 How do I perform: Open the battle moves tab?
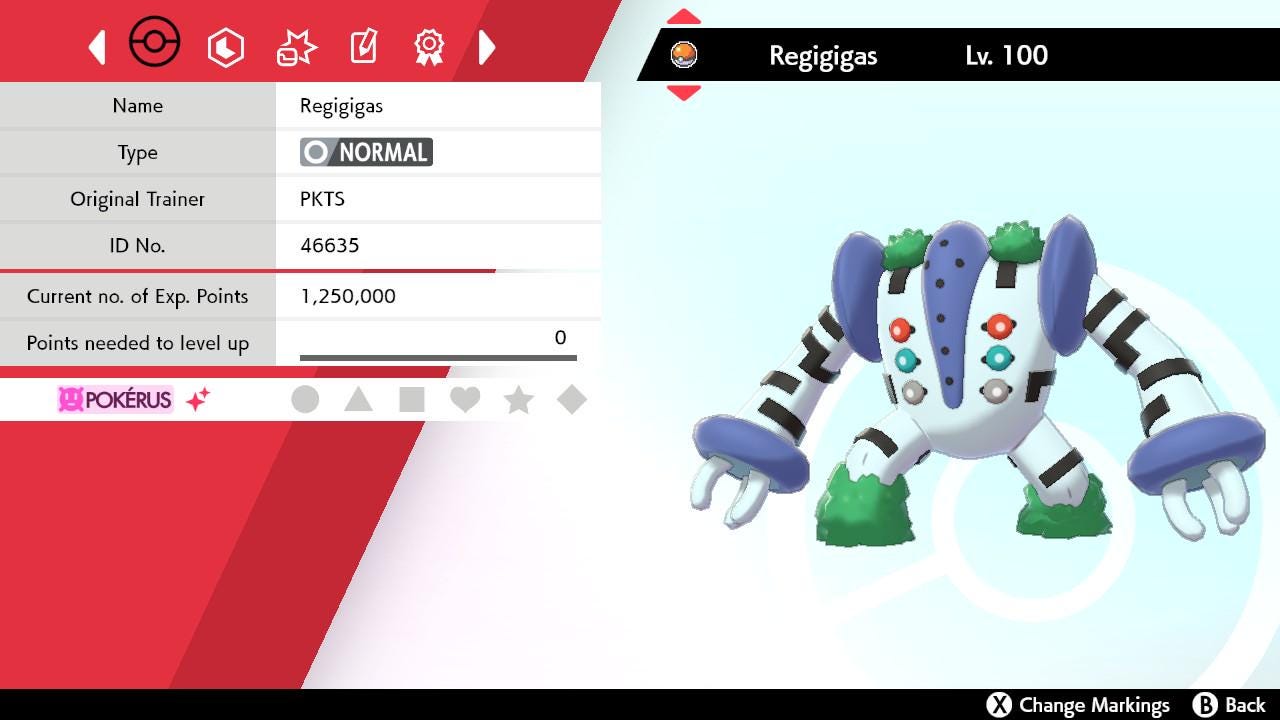point(296,47)
